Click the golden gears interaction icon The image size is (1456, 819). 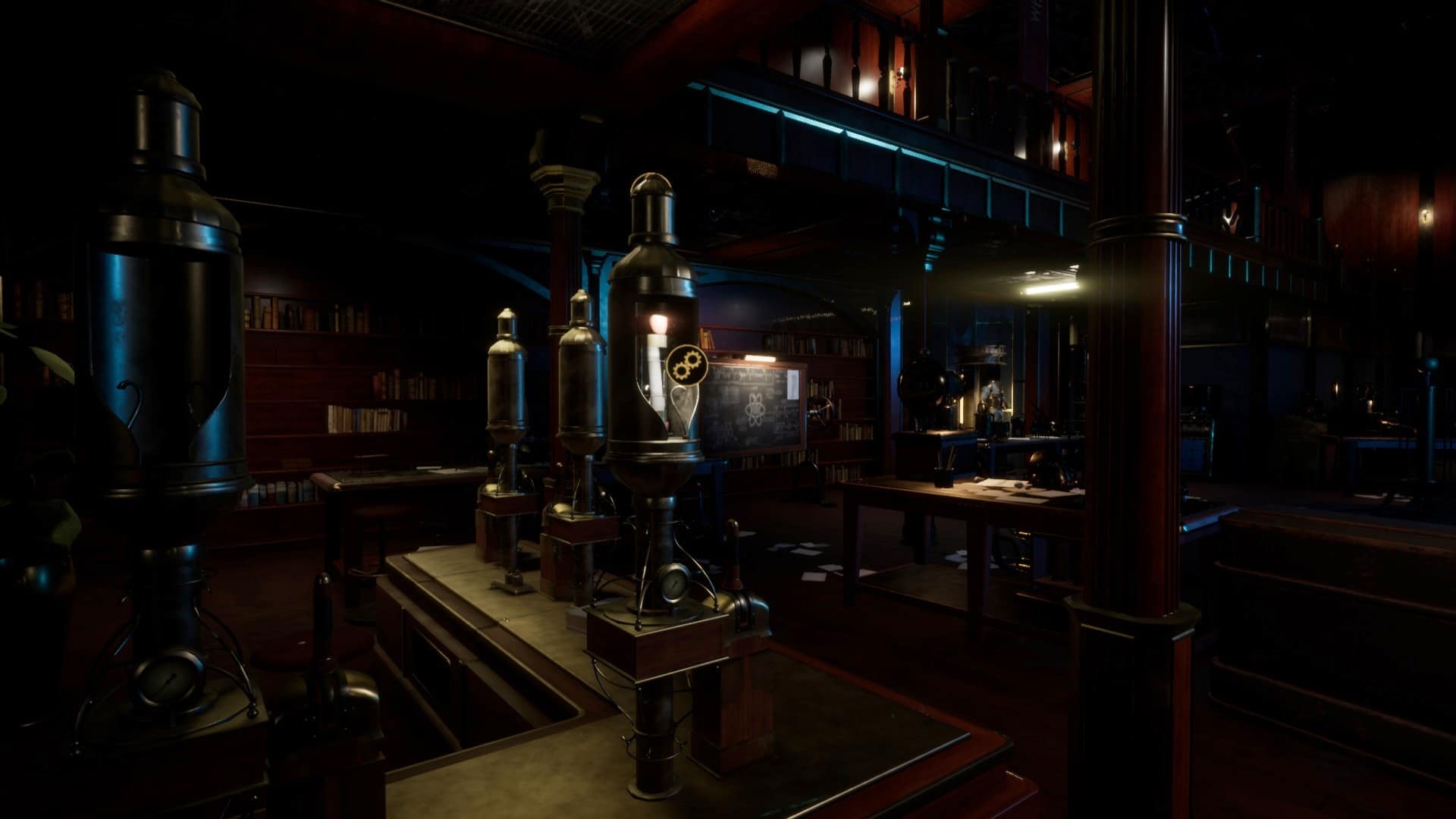(686, 366)
